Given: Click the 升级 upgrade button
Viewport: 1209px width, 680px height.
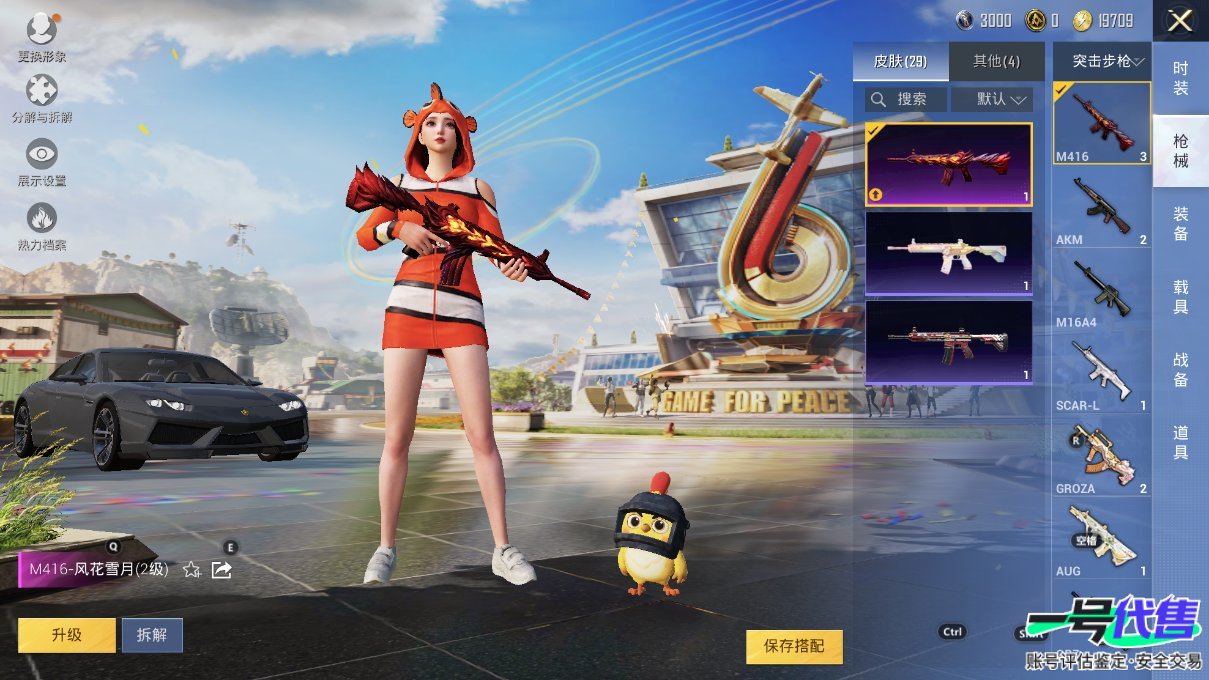Looking at the screenshot, I should click(66, 635).
